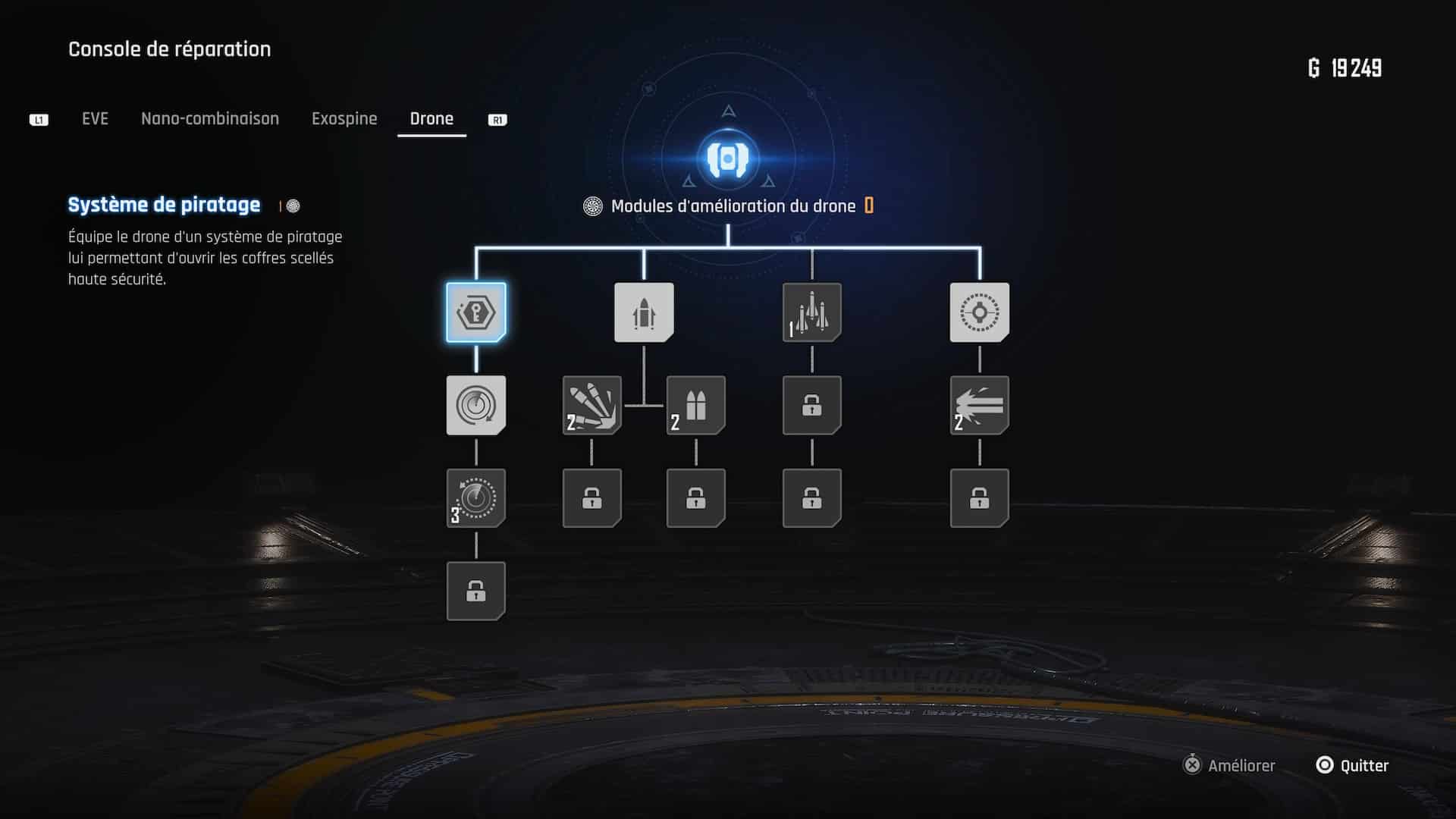Image resolution: width=1456 pixels, height=819 pixels.
Task: Click the Drone tab
Action: coord(431,119)
